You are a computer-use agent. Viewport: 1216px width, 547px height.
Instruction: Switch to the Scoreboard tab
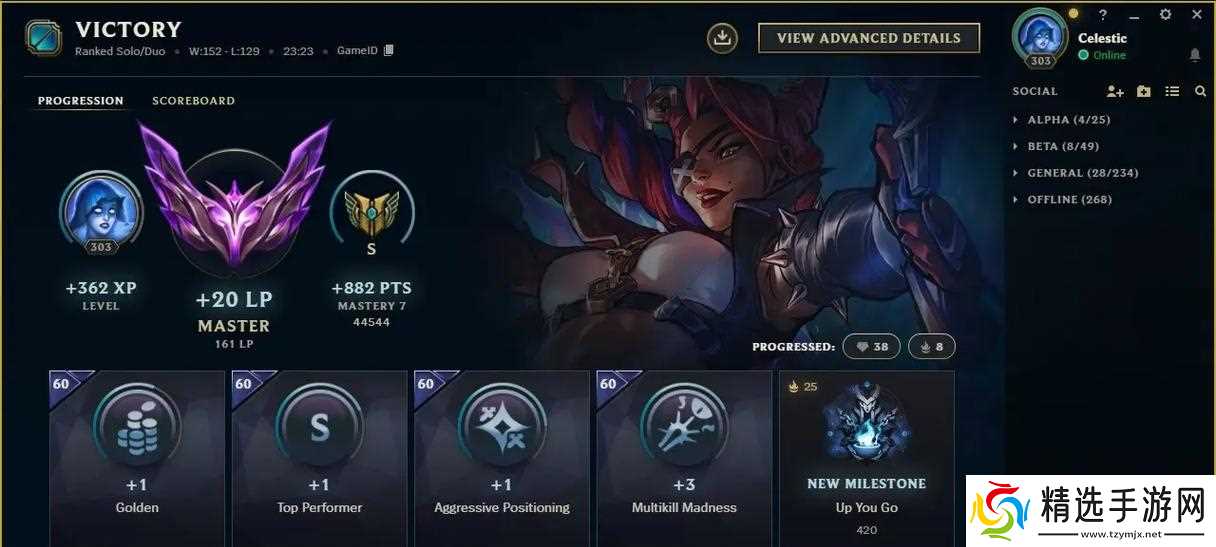click(193, 101)
